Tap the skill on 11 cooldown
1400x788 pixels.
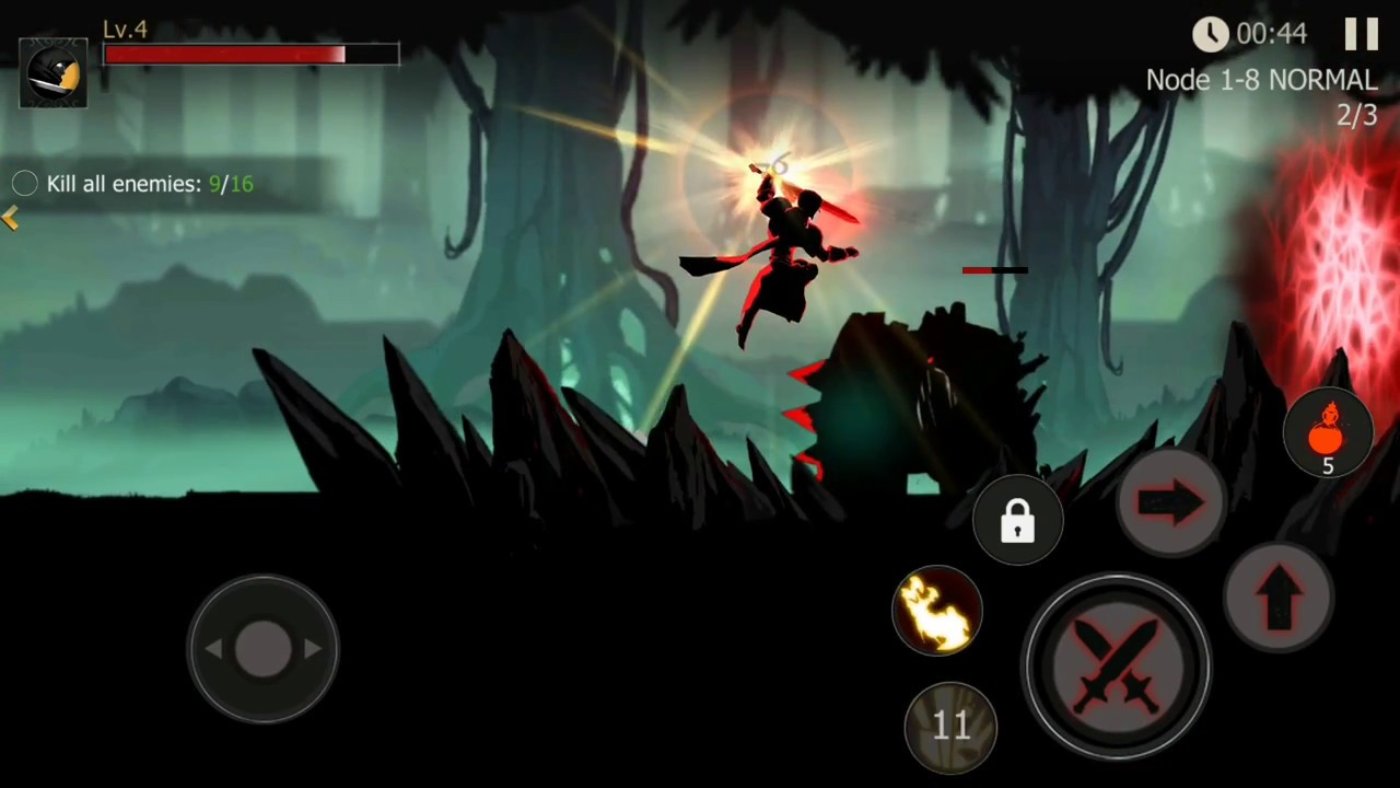950,727
